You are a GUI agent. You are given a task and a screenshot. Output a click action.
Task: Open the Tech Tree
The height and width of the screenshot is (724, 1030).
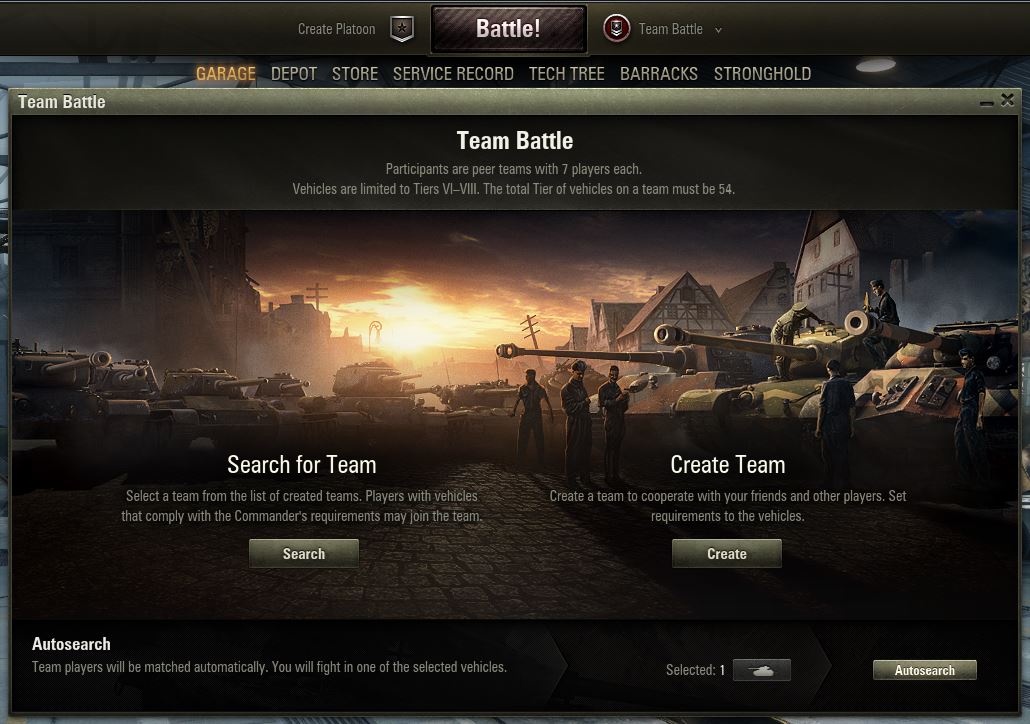point(566,74)
